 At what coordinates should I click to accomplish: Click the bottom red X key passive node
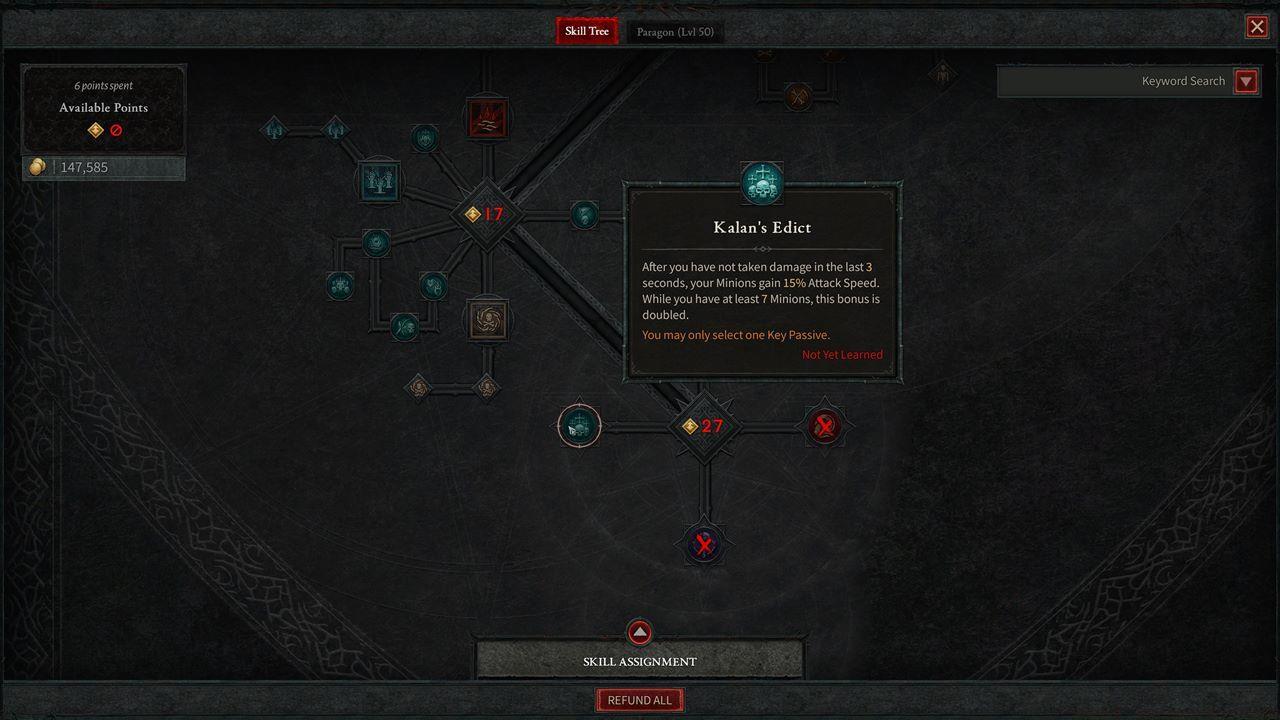click(704, 543)
